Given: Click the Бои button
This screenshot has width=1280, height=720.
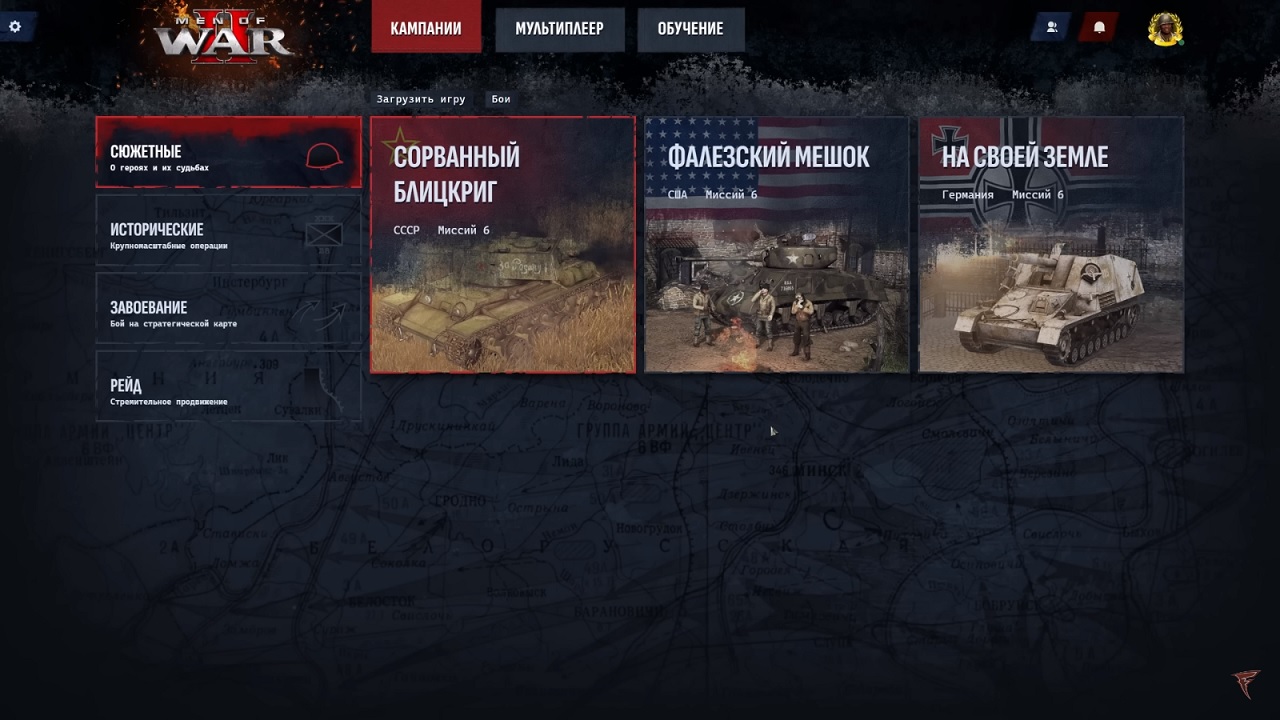Looking at the screenshot, I should click(500, 99).
